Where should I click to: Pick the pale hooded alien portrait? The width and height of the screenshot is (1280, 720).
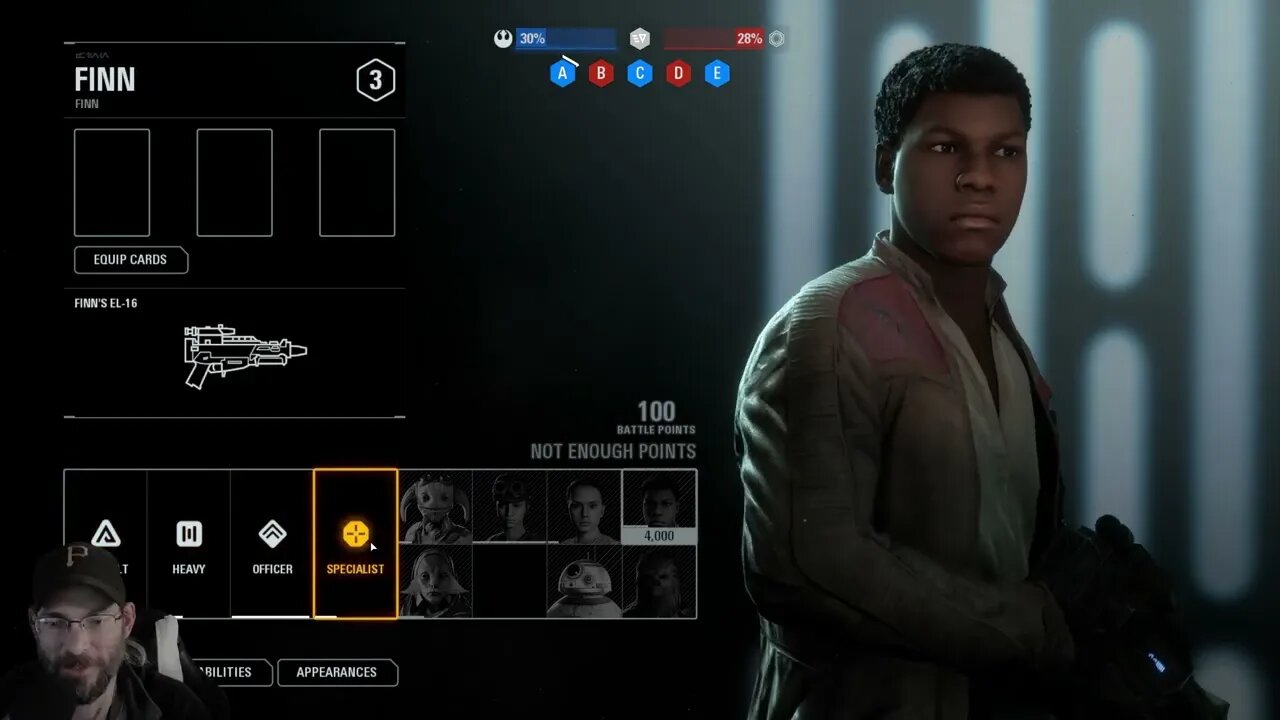[435, 581]
